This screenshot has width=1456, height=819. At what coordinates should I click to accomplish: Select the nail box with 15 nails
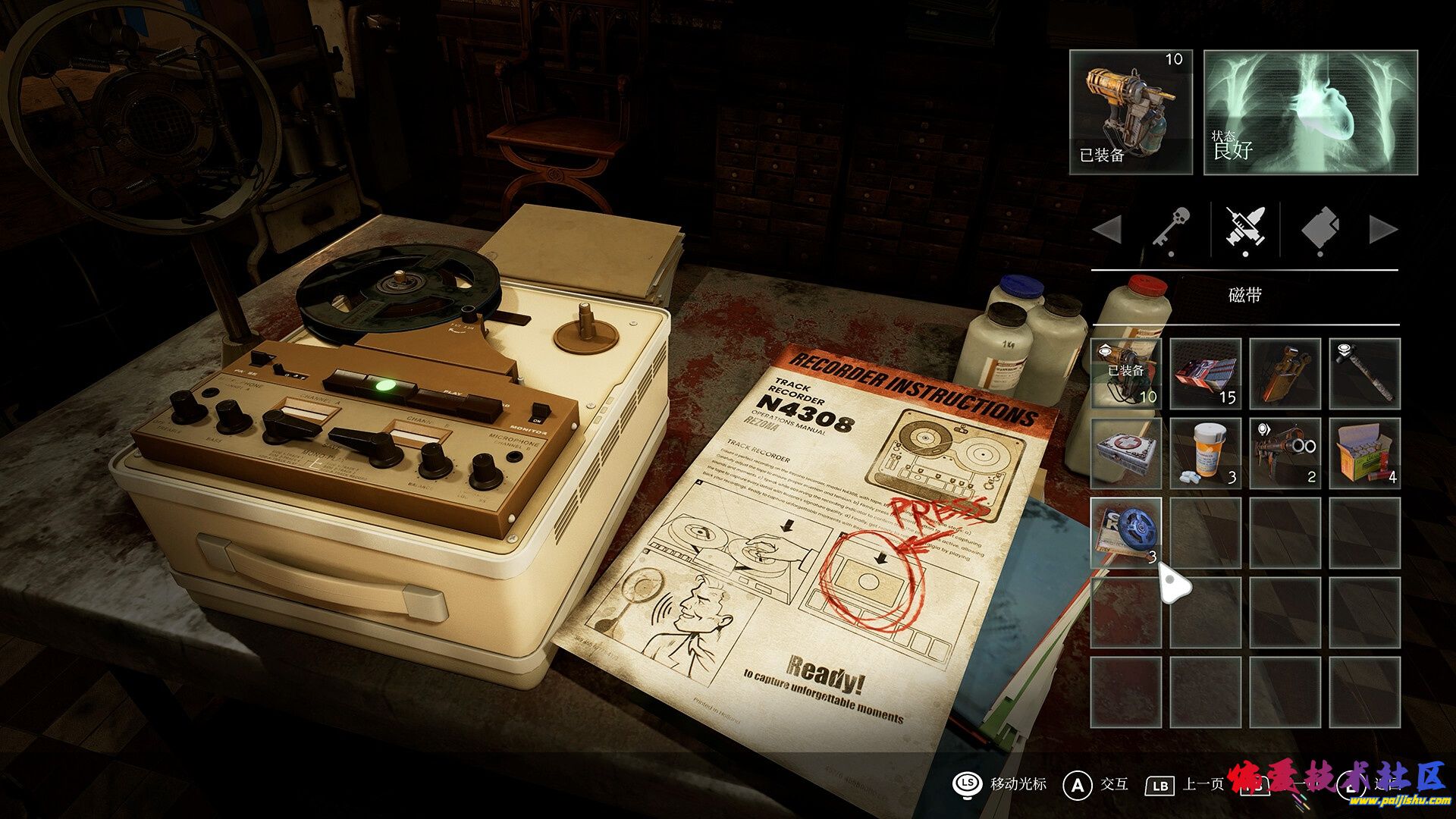pos(1206,373)
